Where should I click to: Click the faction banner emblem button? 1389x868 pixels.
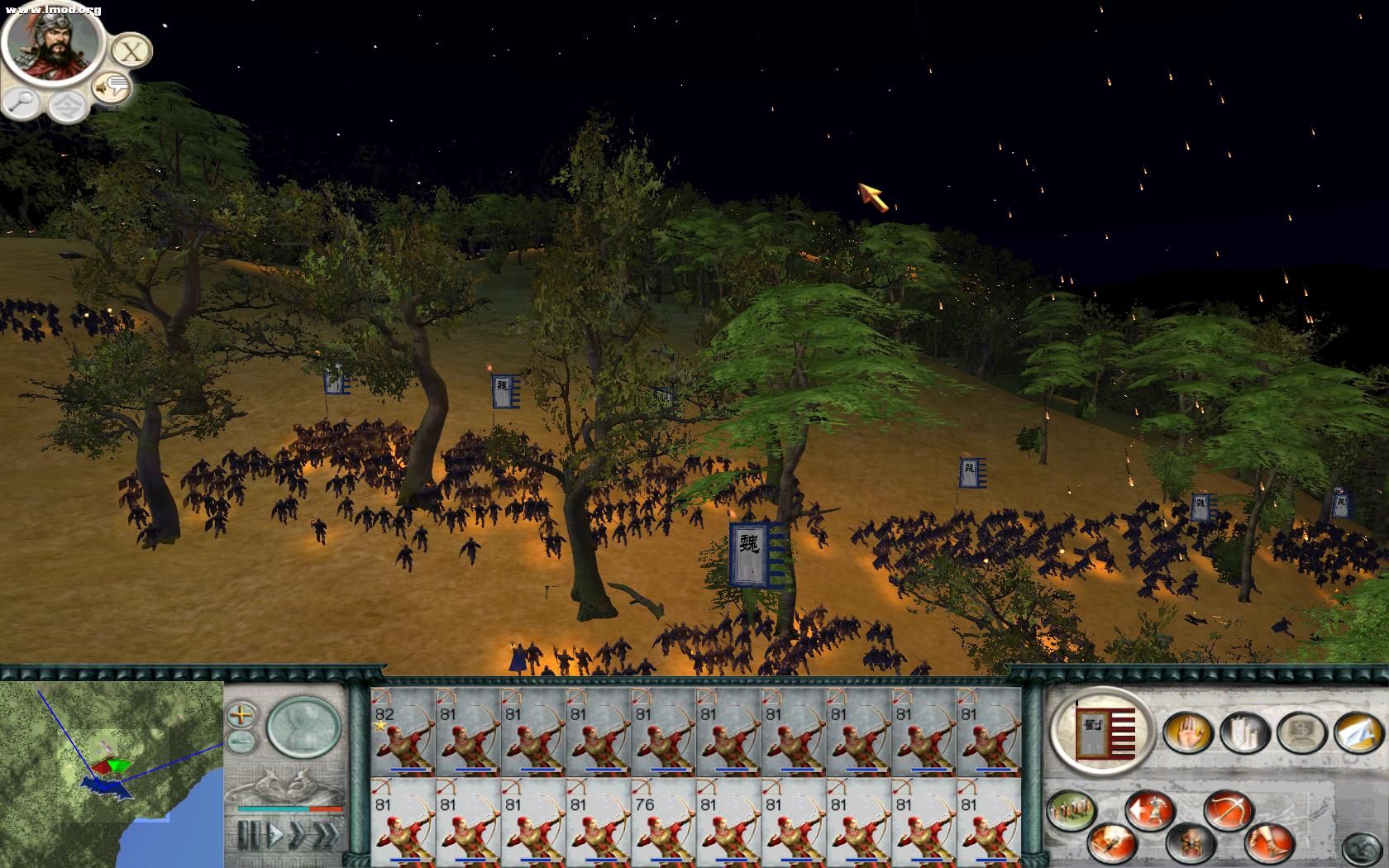click(x=1103, y=727)
